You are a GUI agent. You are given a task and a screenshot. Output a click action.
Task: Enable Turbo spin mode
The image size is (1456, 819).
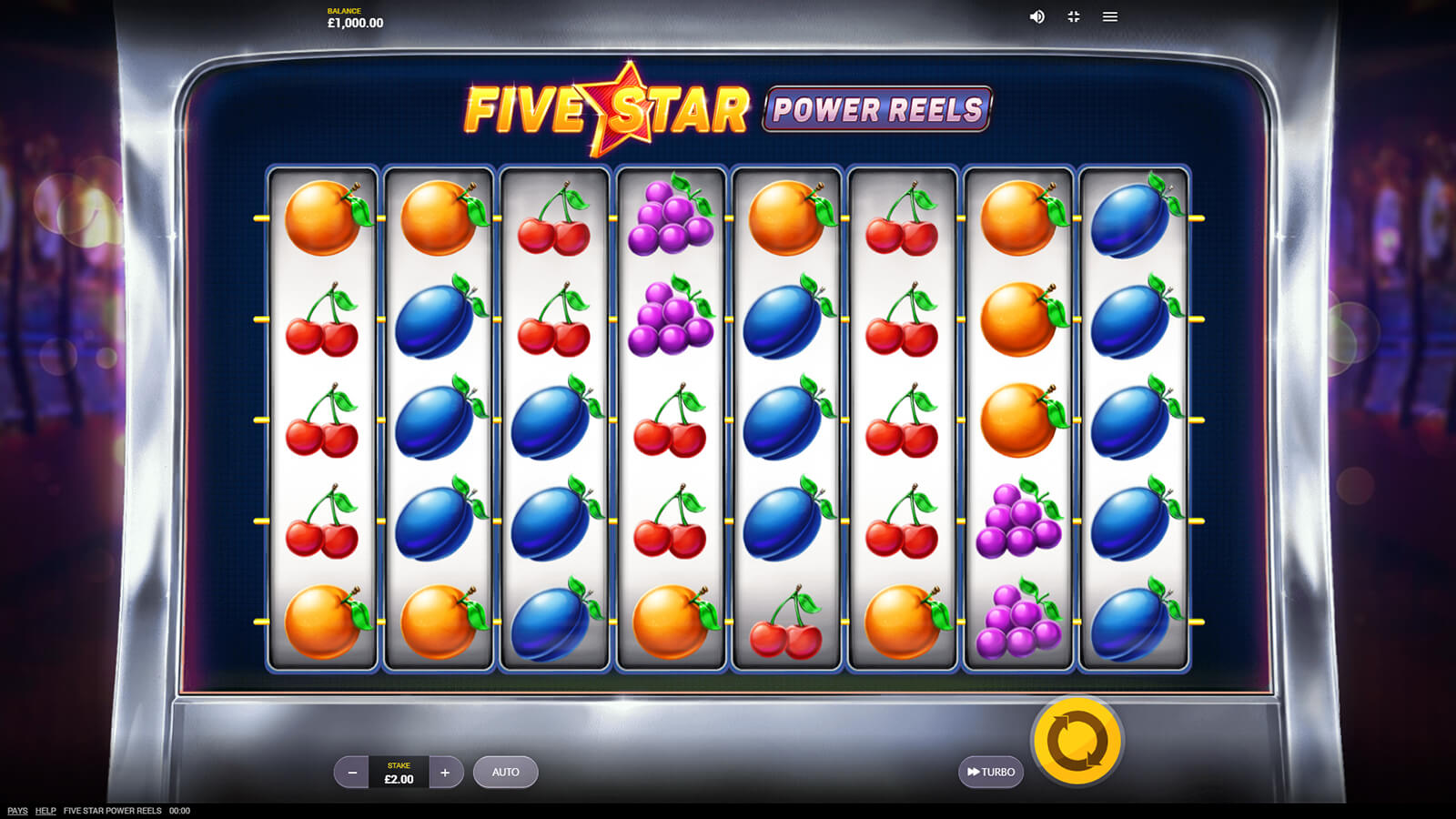tap(991, 772)
